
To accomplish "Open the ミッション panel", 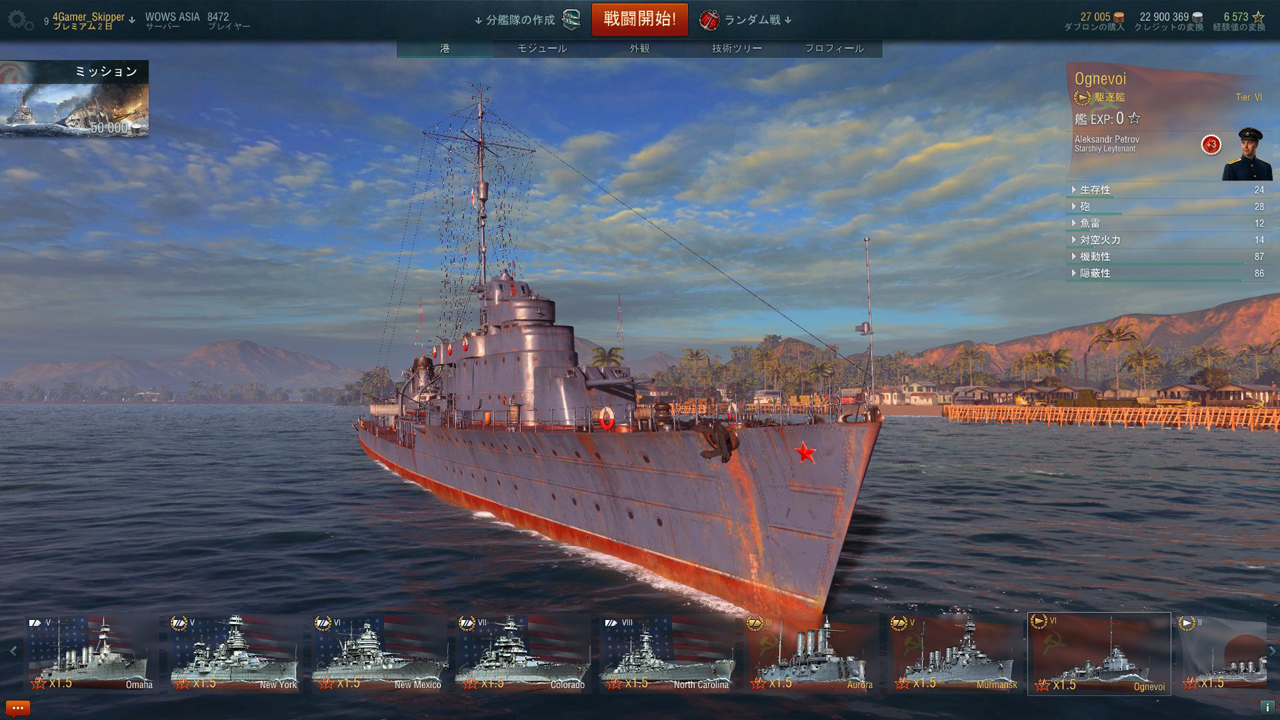I will coord(75,98).
